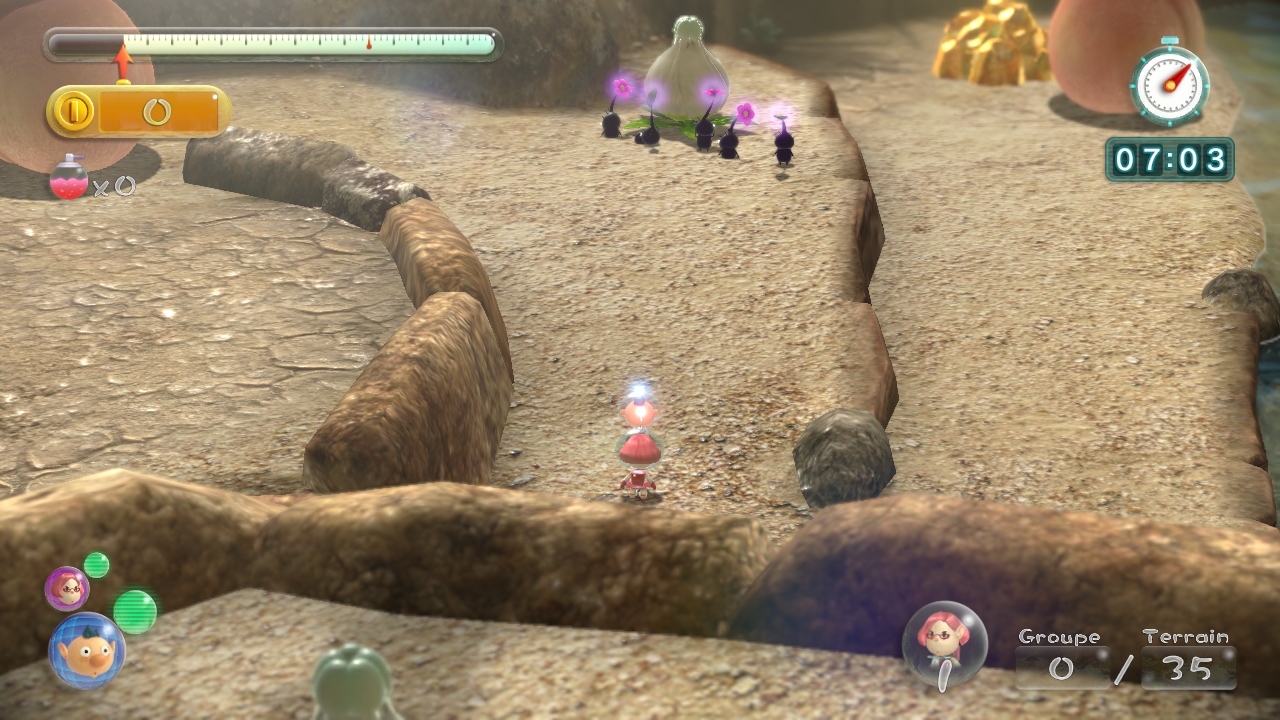
Task: Click the gold coin icon on the orange panel
Action: [74, 111]
